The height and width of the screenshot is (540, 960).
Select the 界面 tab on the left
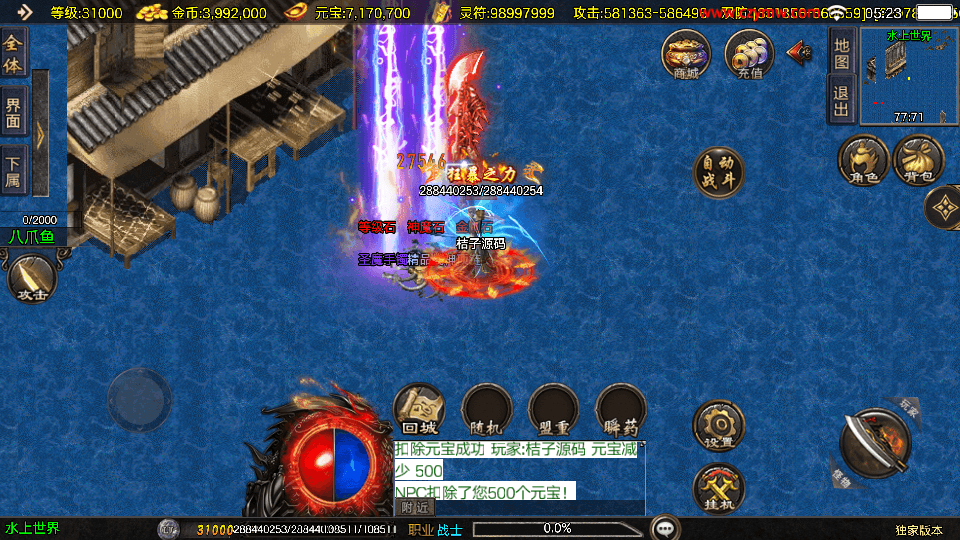(x=13, y=111)
